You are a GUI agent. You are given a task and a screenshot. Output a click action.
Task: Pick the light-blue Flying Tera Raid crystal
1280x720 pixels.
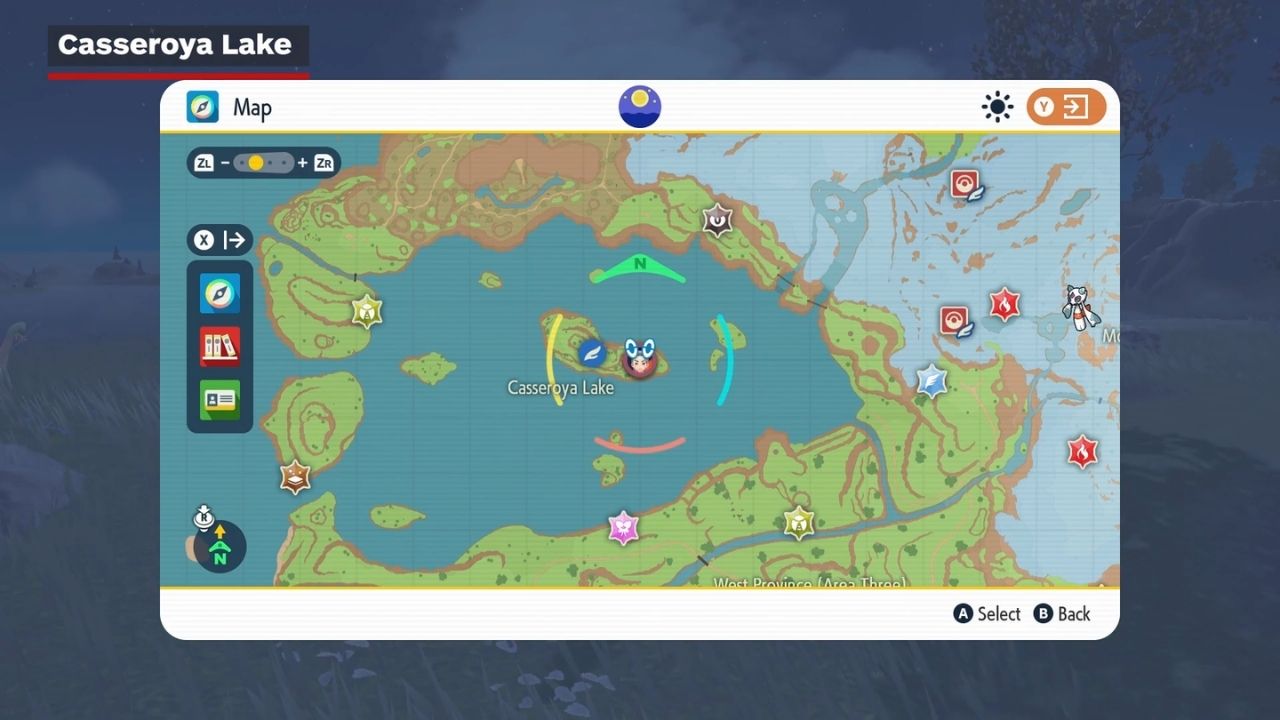coord(932,381)
